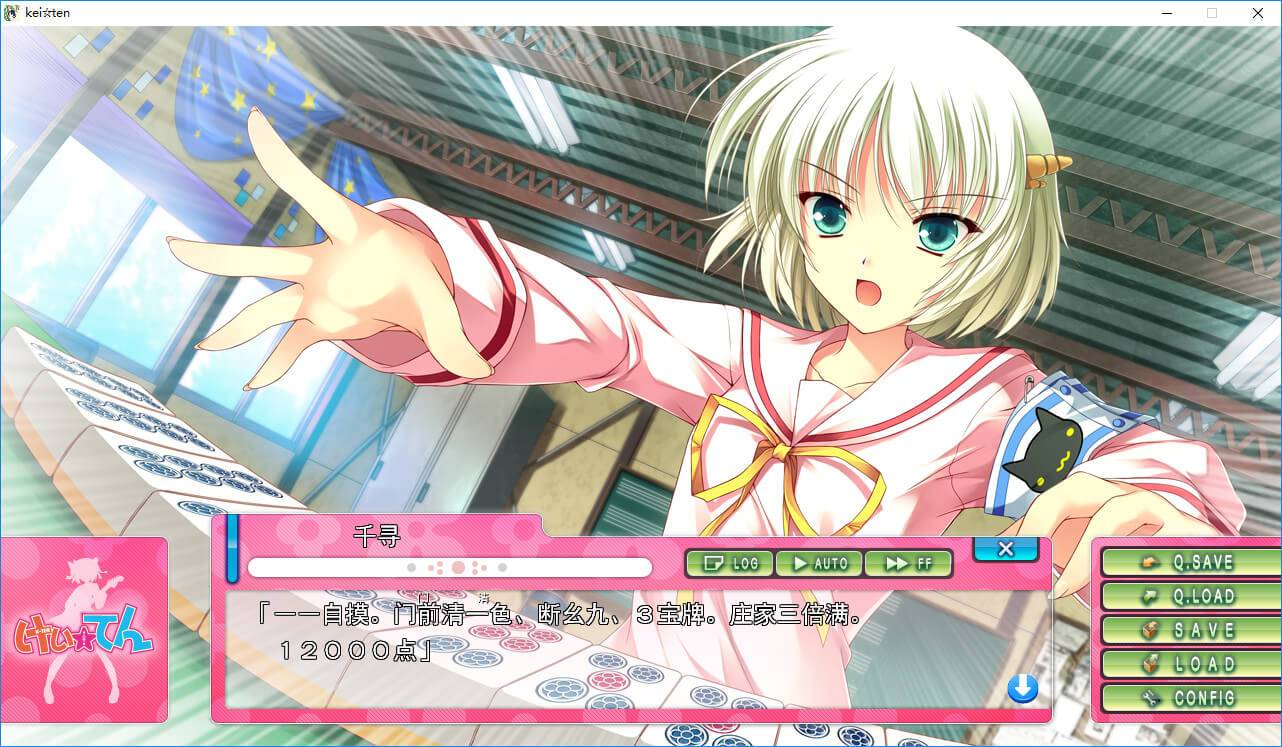The height and width of the screenshot is (747, 1282).
Task: Minimize the keixten window
Action: click(x=1167, y=13)
